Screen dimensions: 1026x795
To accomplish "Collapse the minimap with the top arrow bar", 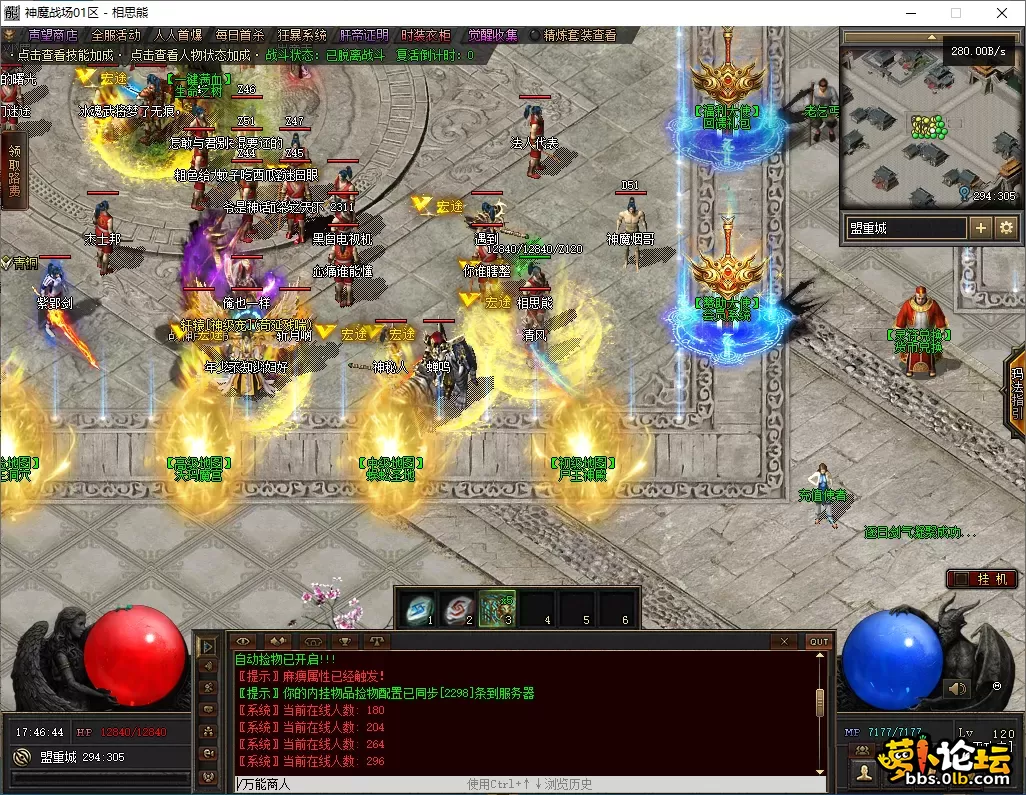I will tap(928, 37).
